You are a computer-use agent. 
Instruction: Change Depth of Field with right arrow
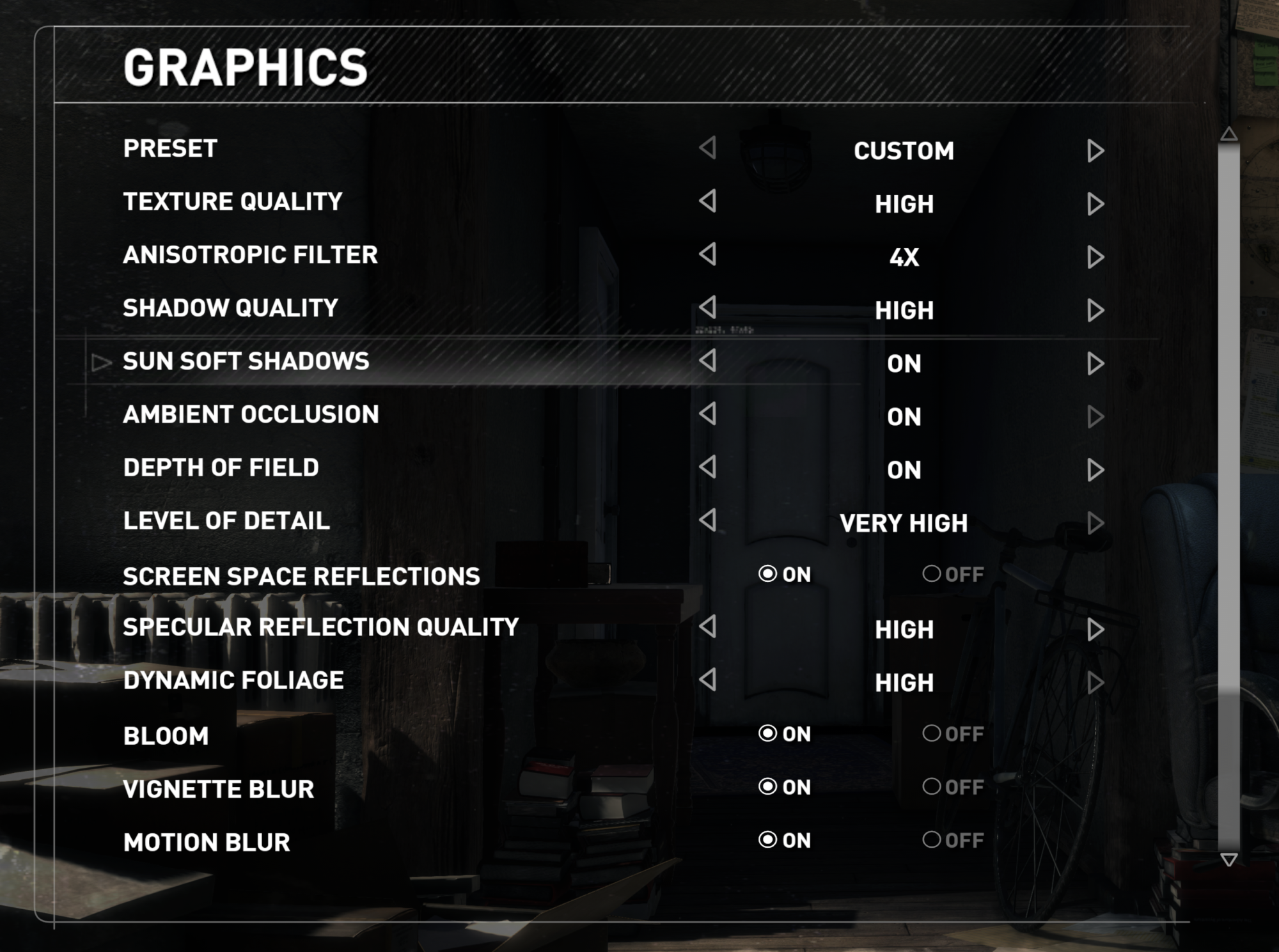click(x=1095, y=470)
